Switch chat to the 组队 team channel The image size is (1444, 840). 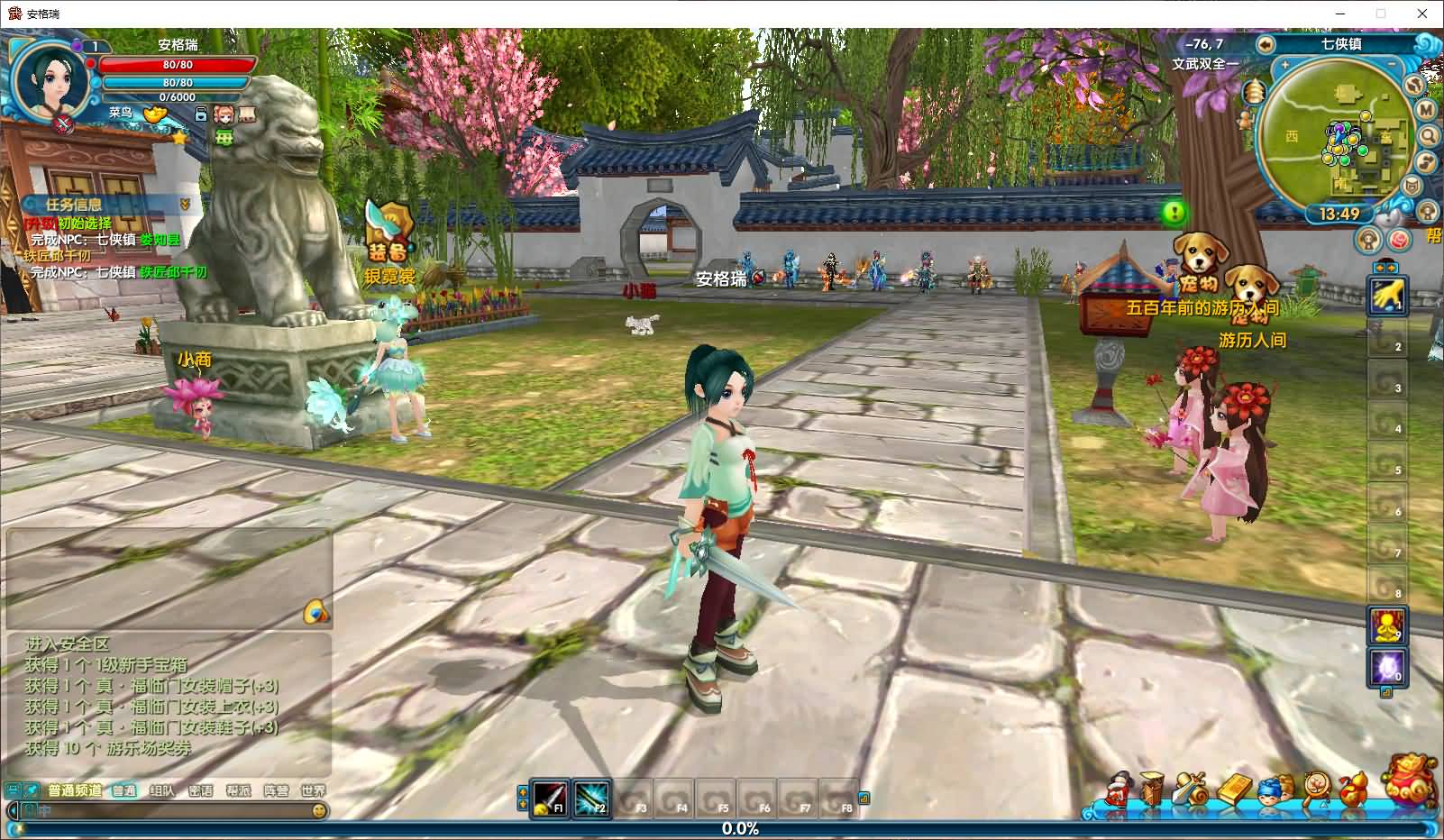point(162,790)
